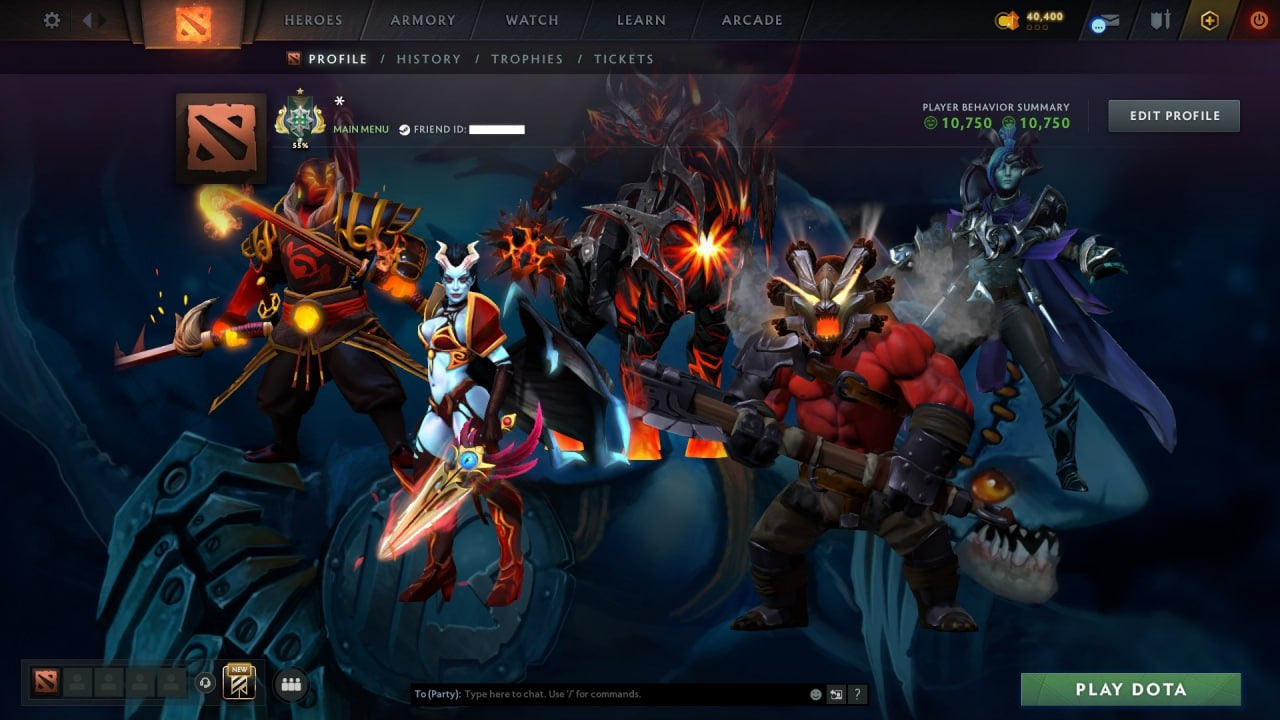
Task: Switch to the HISTORY tab
Action: [428, 59]
